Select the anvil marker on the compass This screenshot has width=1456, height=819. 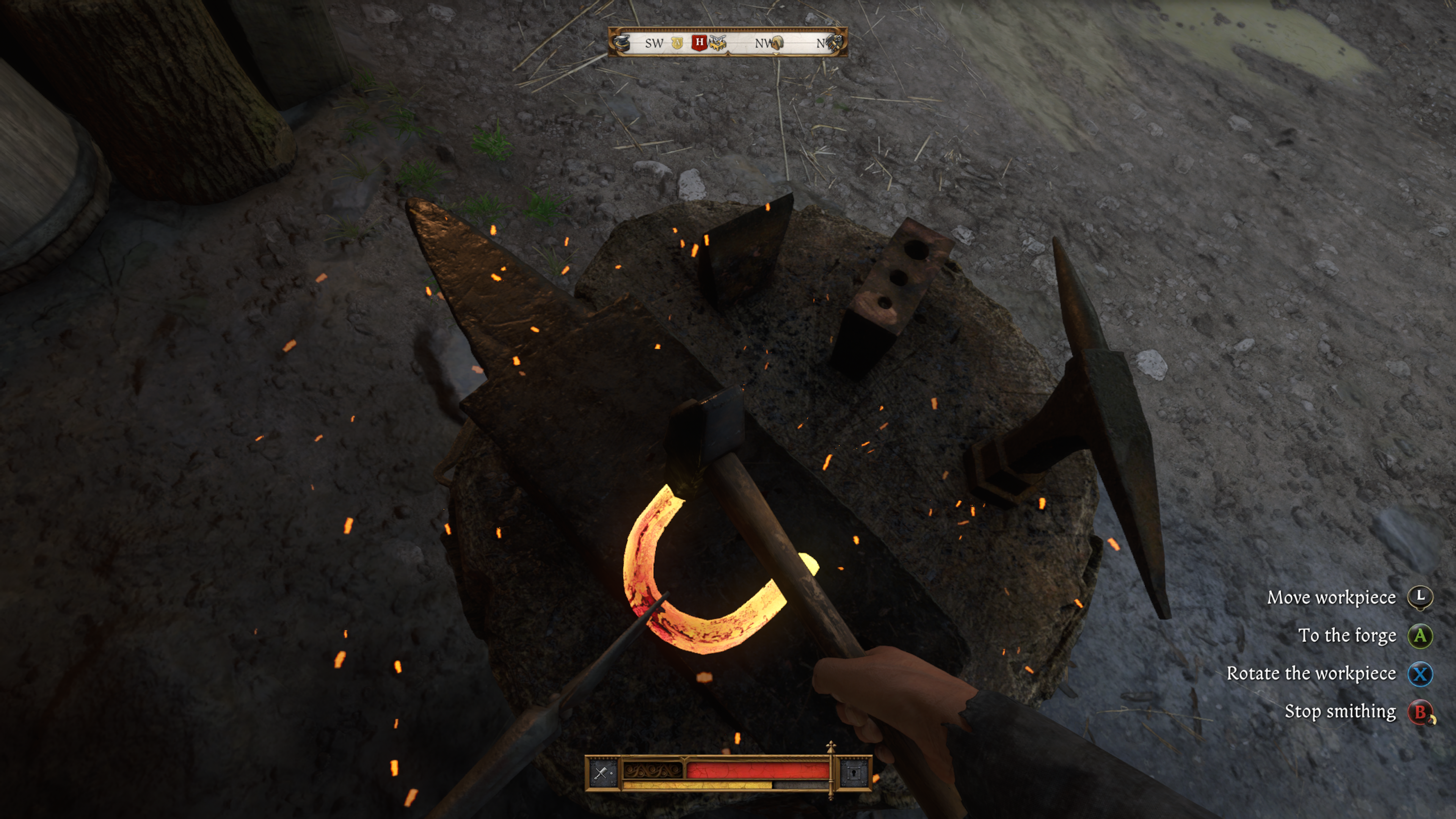(x=622, y=43)
